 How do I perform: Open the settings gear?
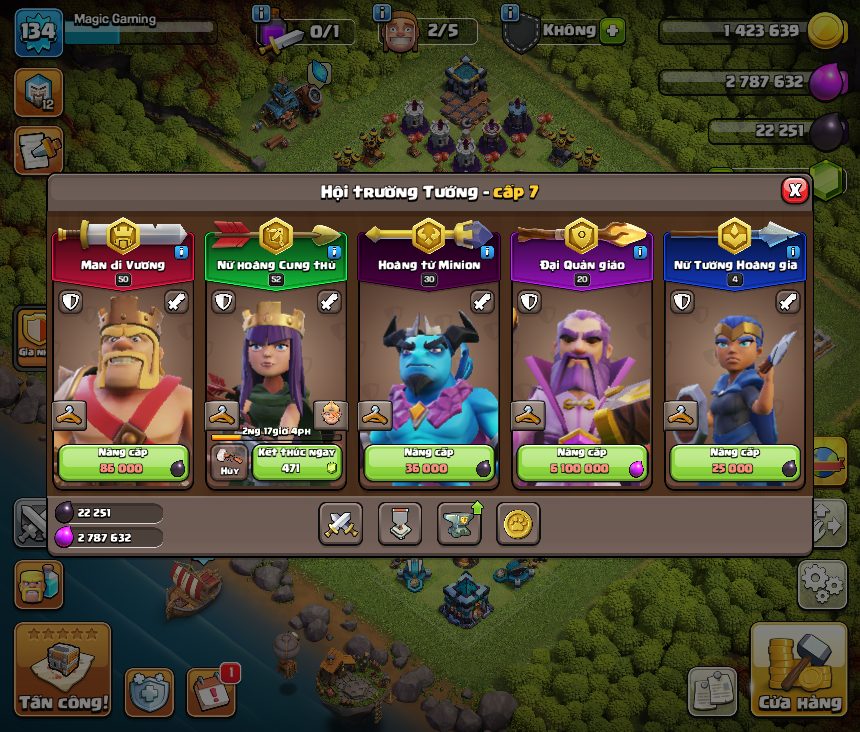click(x=822, y=584)
